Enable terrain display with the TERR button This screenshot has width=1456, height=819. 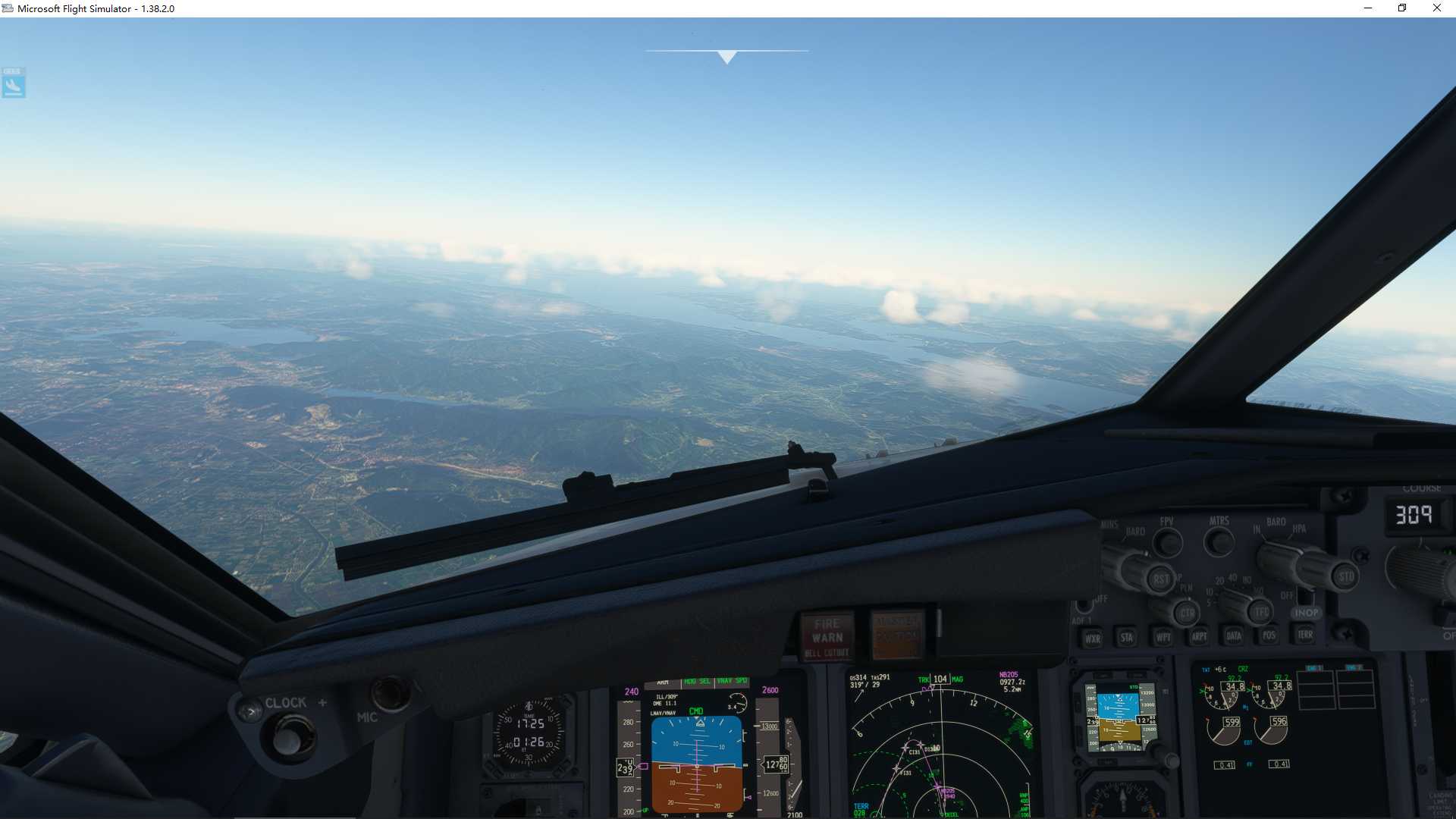pyautogui.click(x=1306, y=636)
